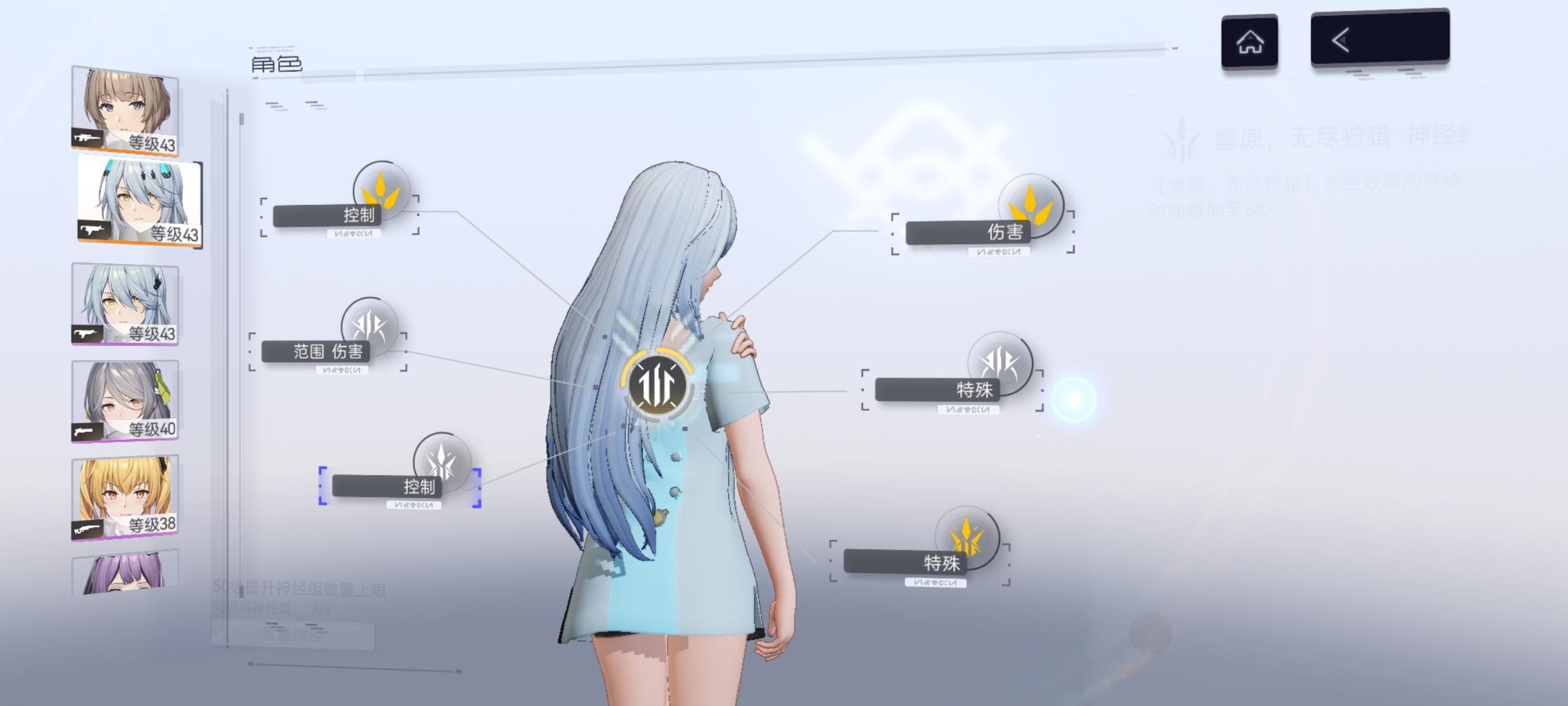Click the silver emblem icon on the lower 控制 node

coord(441,468)
